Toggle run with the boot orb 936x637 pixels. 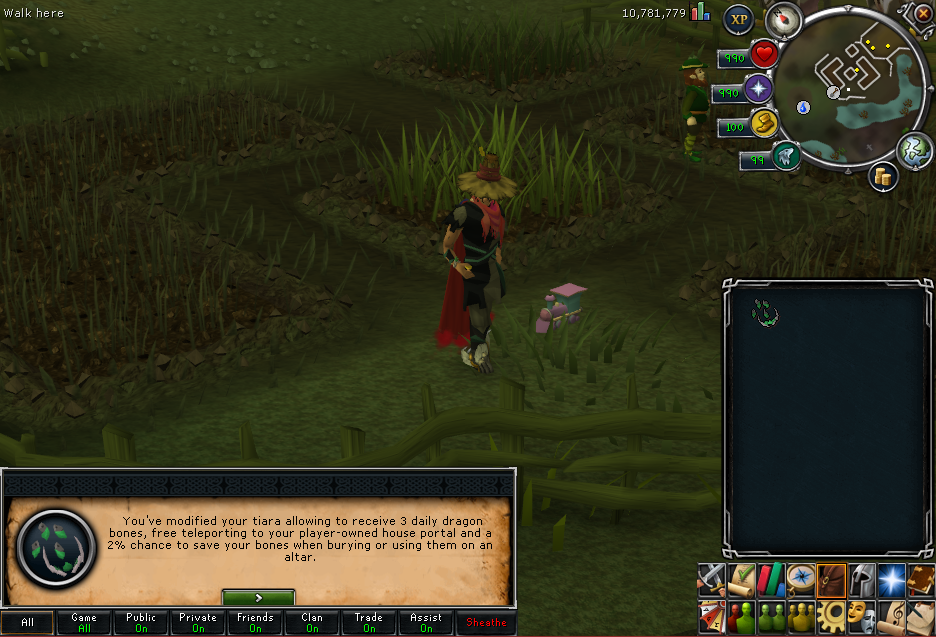coord(764,124)
